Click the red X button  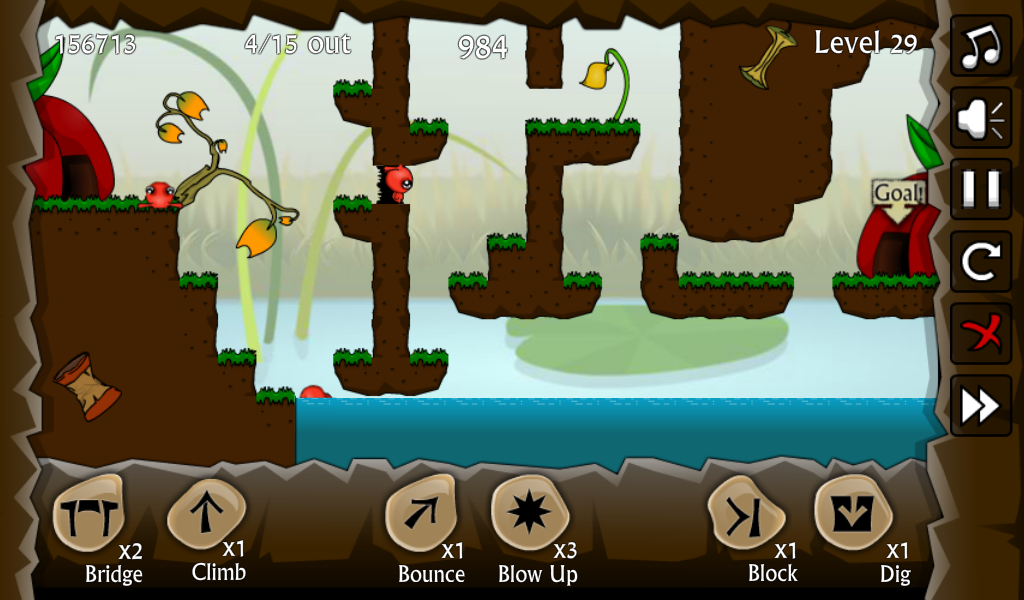[980, 334]
